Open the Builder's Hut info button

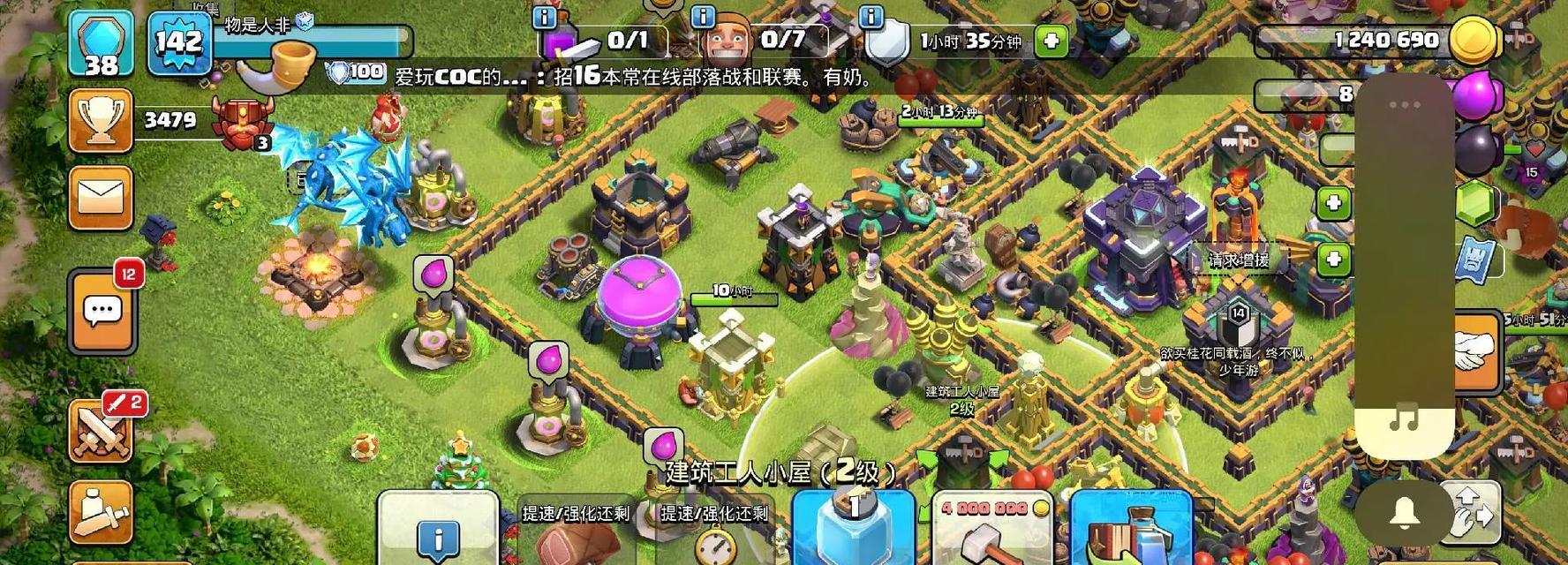click(438, 532)
